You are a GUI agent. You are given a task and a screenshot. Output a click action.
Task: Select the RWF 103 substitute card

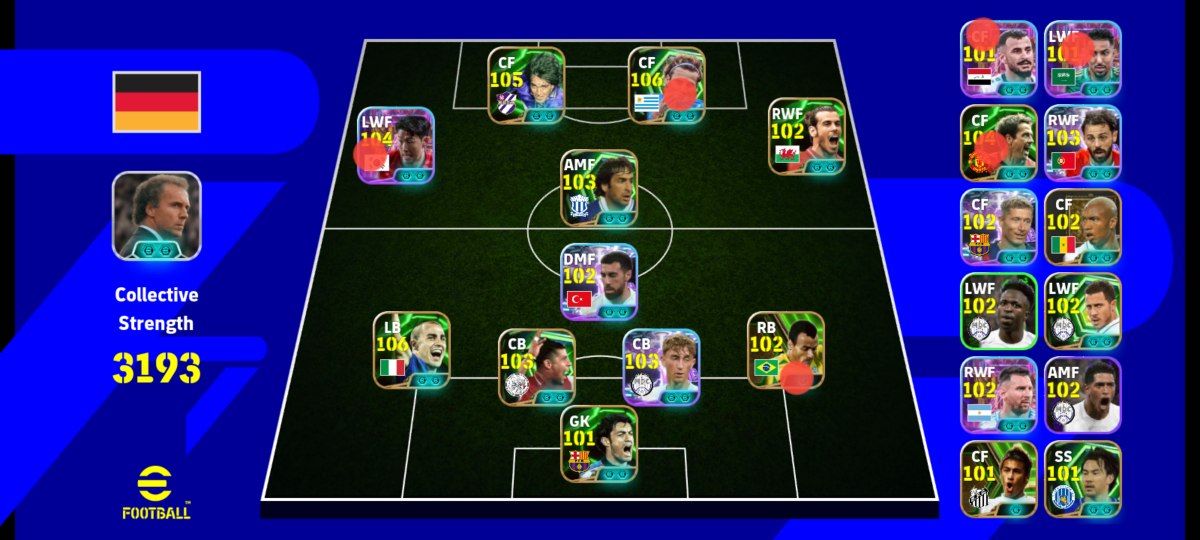click(1083, 142)
